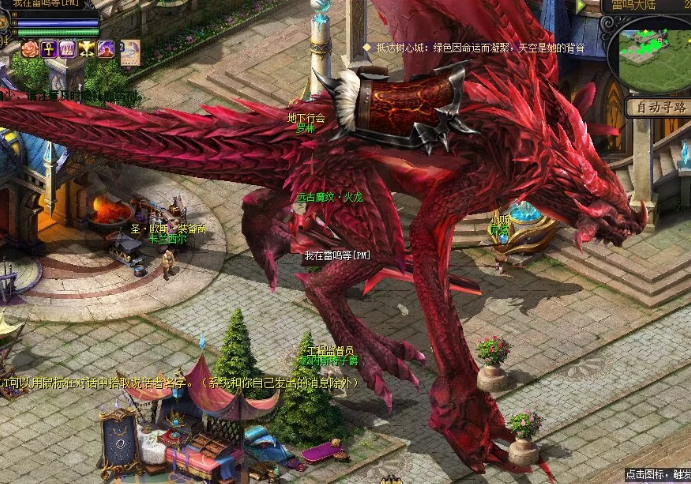Select the rose buff icon
This screenshot has width=691, height=484.
29,48
